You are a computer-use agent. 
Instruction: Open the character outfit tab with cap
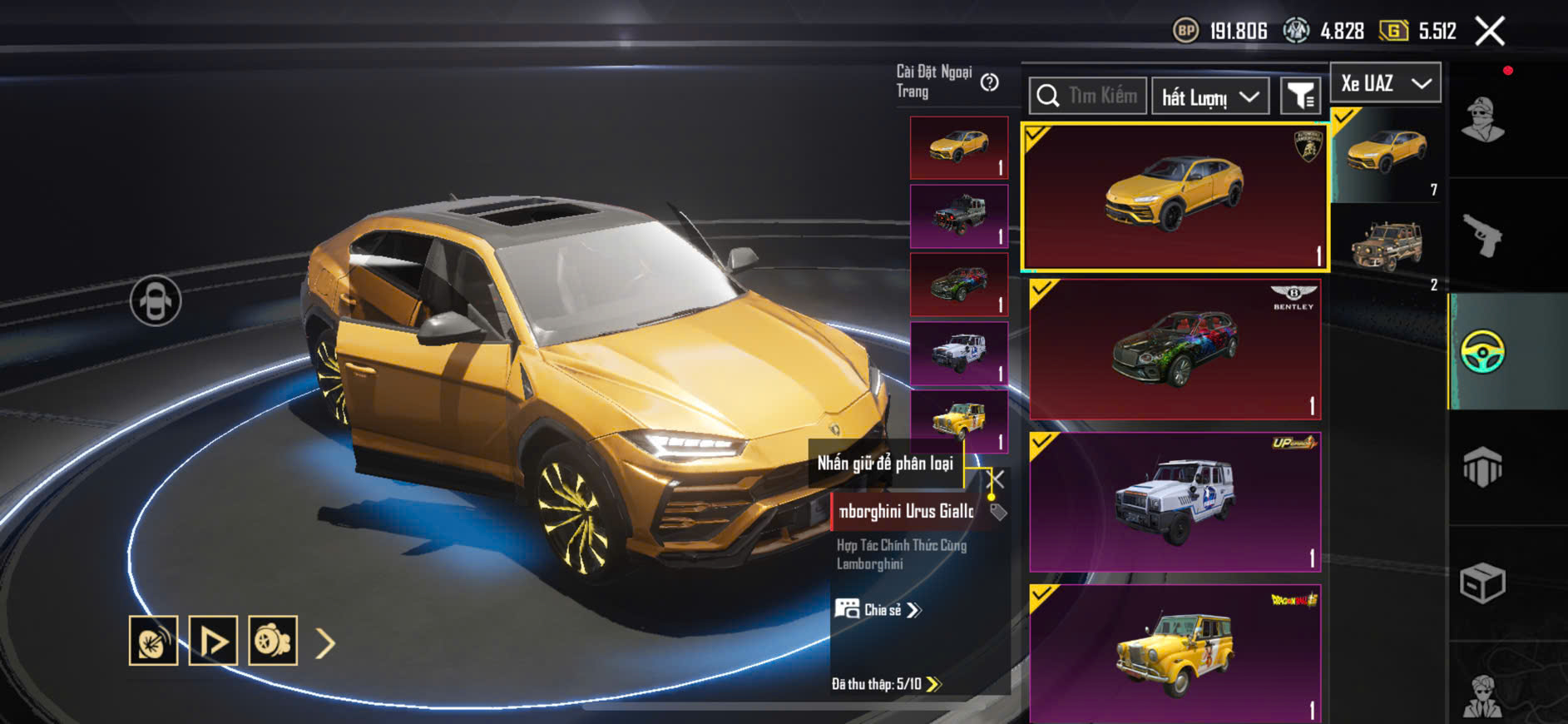(1482, 121)
